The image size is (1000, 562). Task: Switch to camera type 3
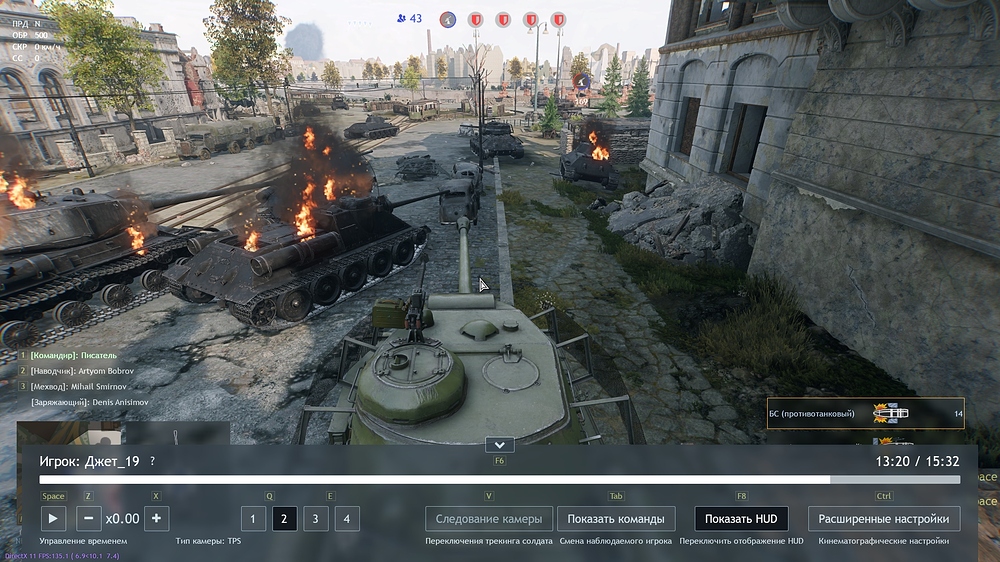click(315, 518)
